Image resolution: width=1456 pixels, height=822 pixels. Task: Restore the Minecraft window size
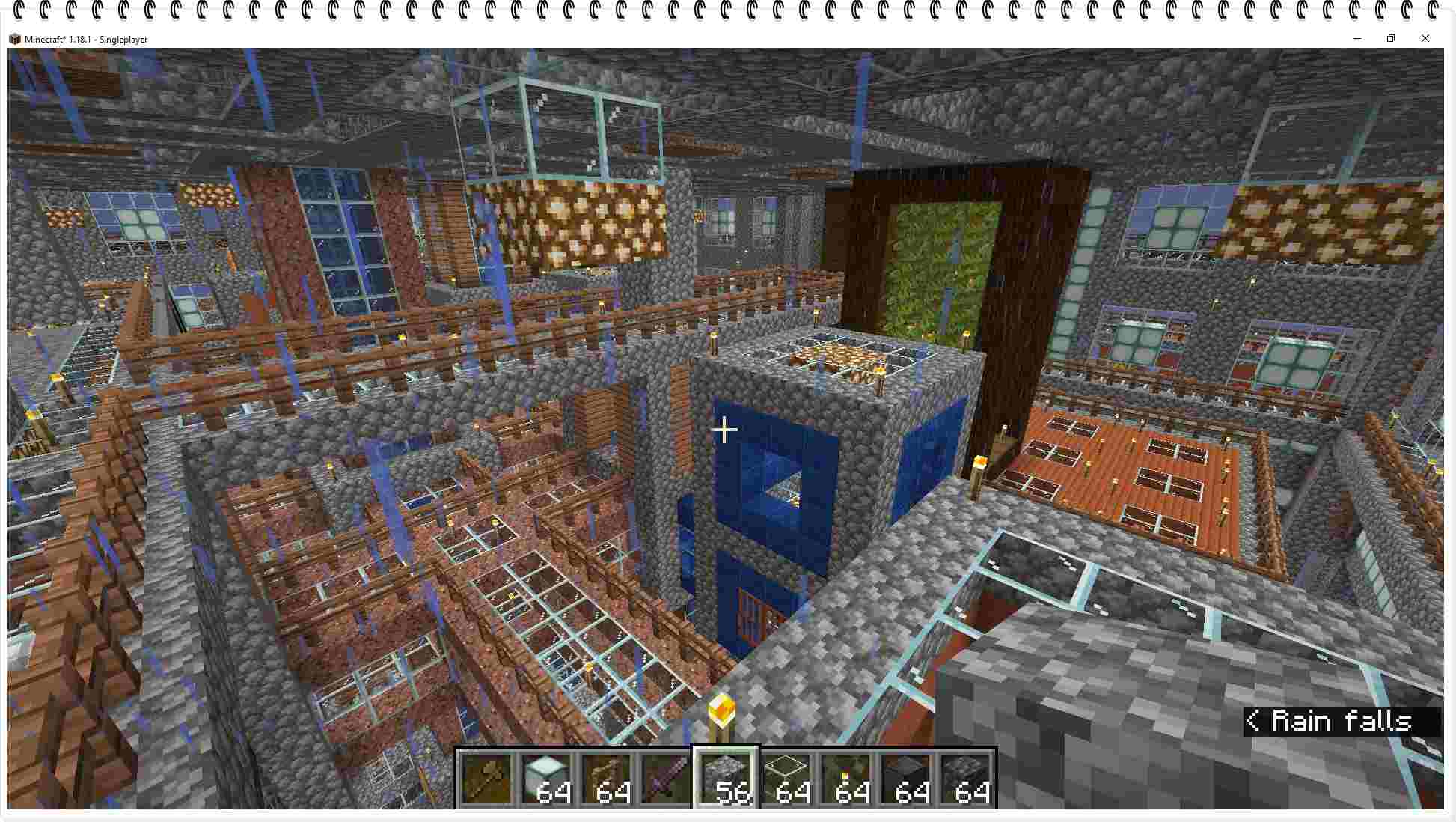1391,38
